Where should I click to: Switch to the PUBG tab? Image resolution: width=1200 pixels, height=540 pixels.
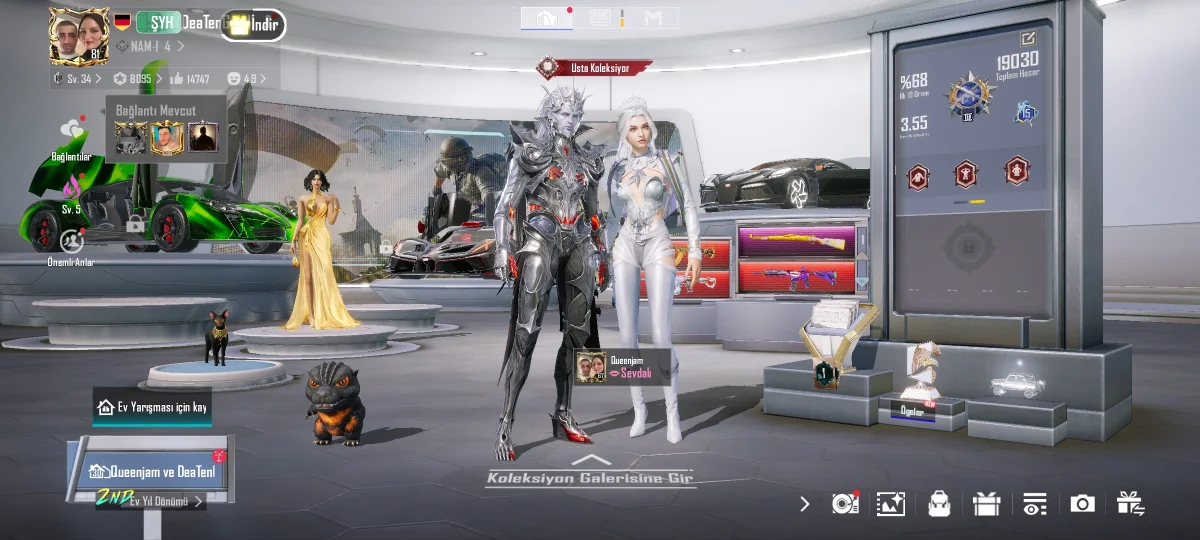pyautogui.click(x=600, y=18)
